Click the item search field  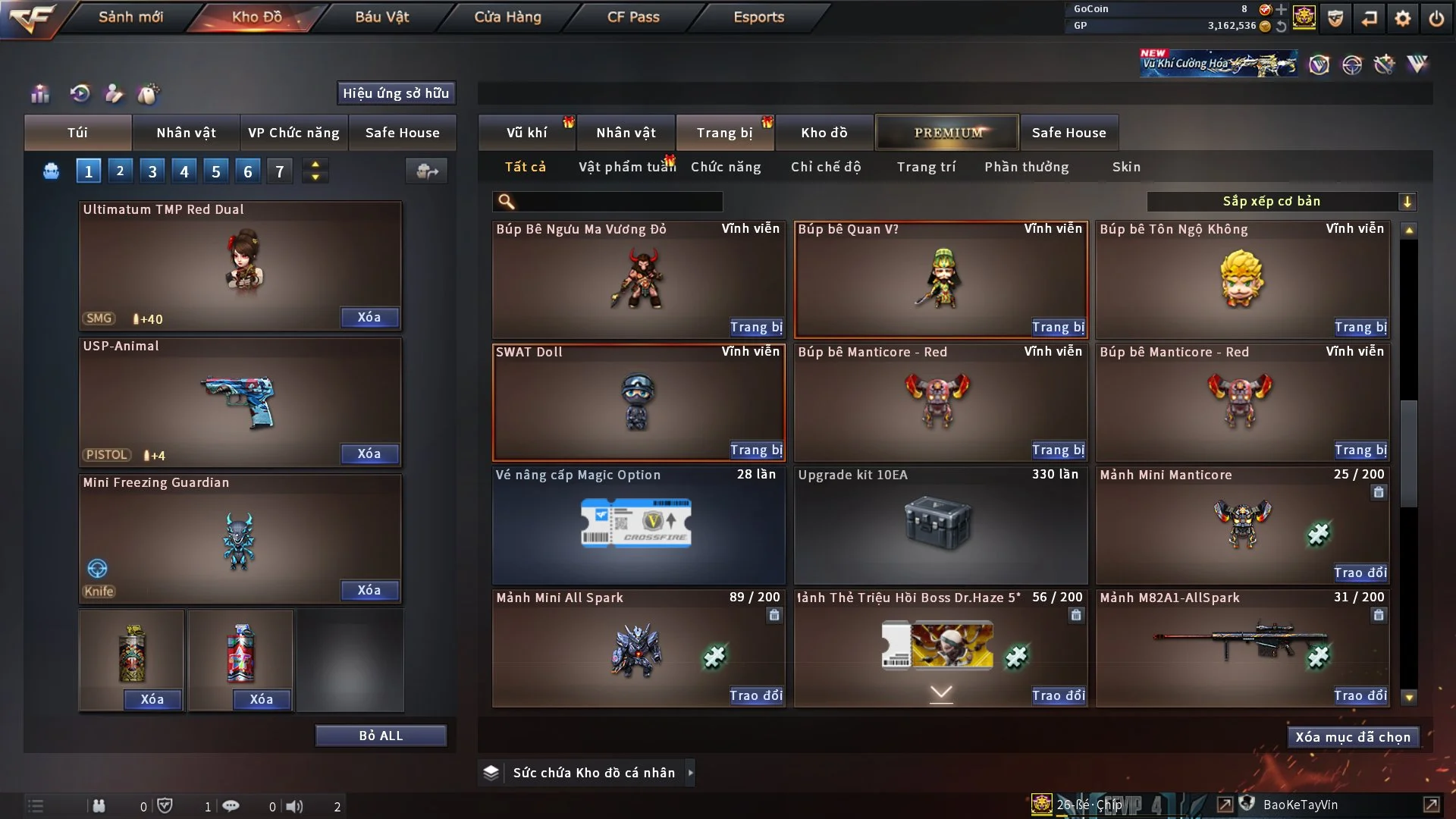618,202
